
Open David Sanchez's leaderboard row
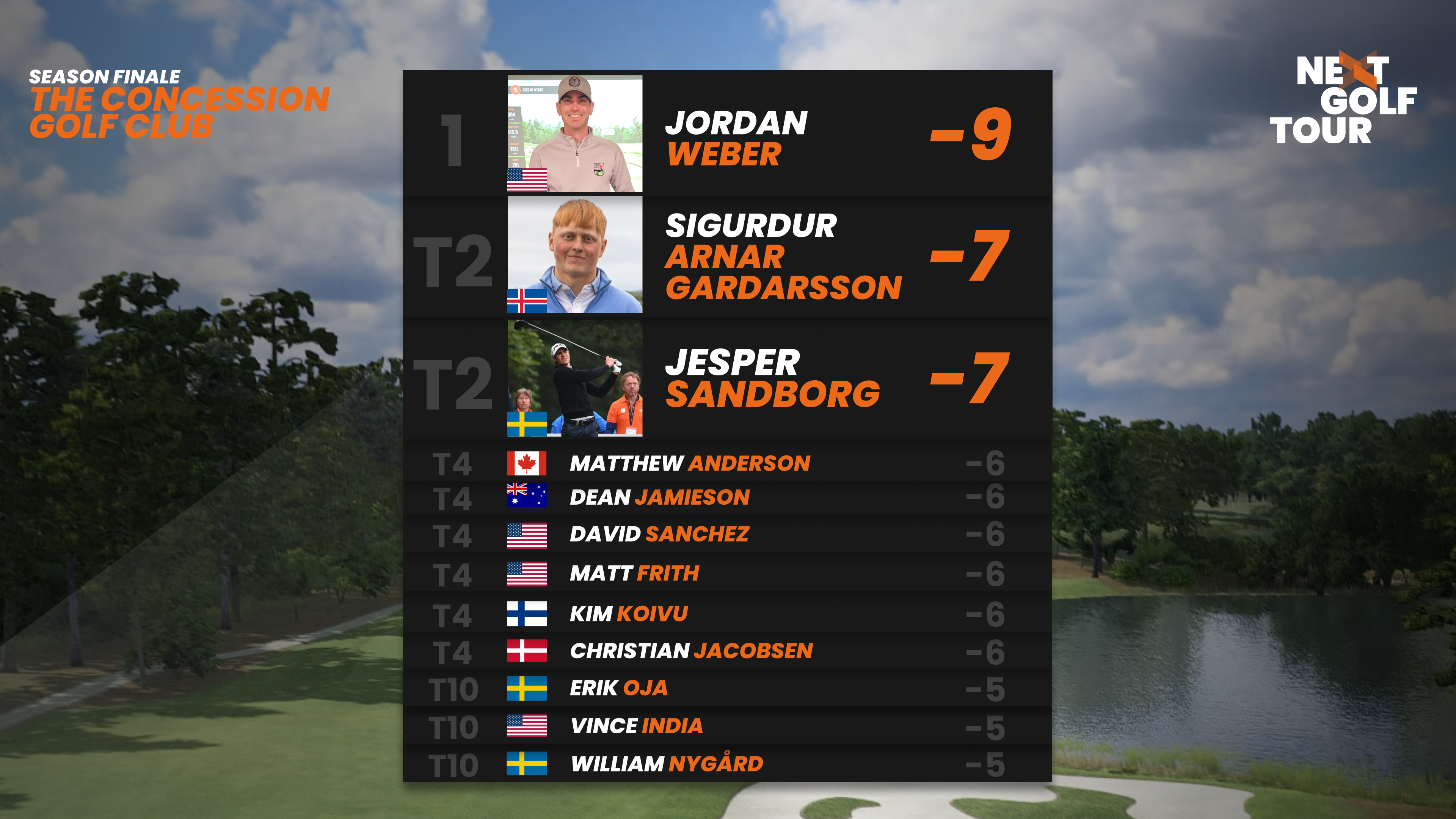[727, 534]
